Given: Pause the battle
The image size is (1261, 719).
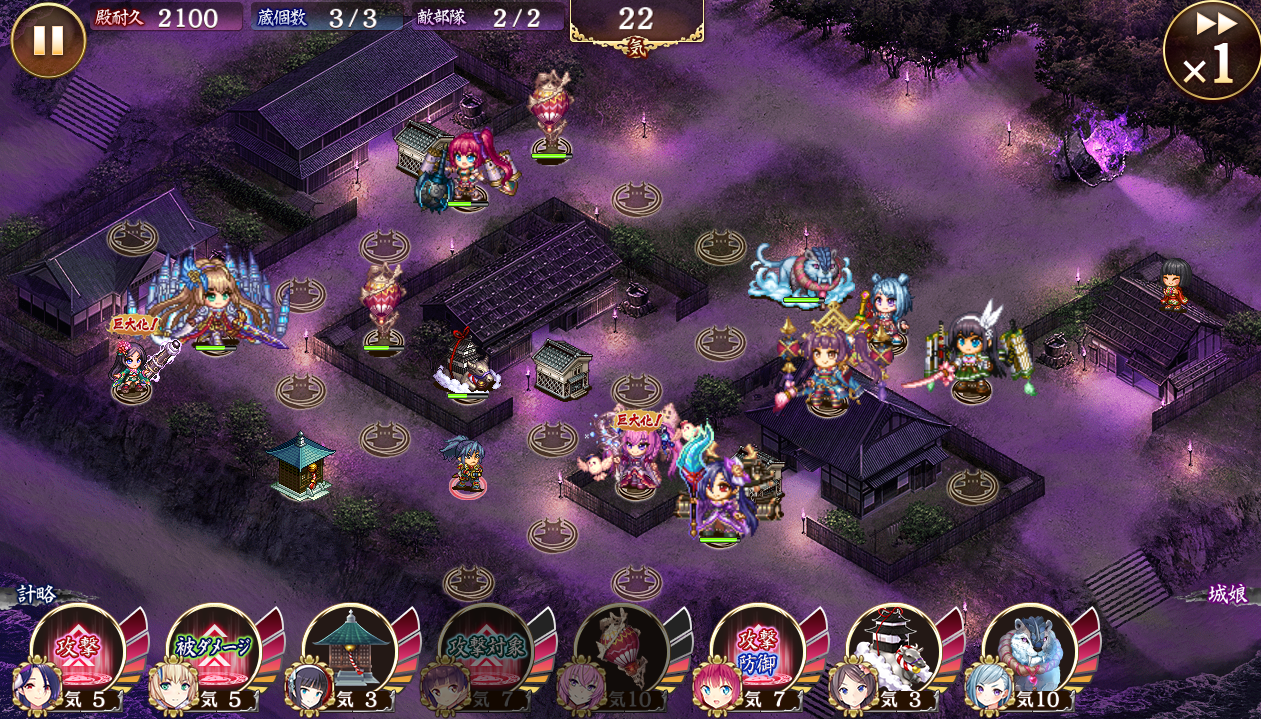Looking at the screenshot, I should point(48,40).
